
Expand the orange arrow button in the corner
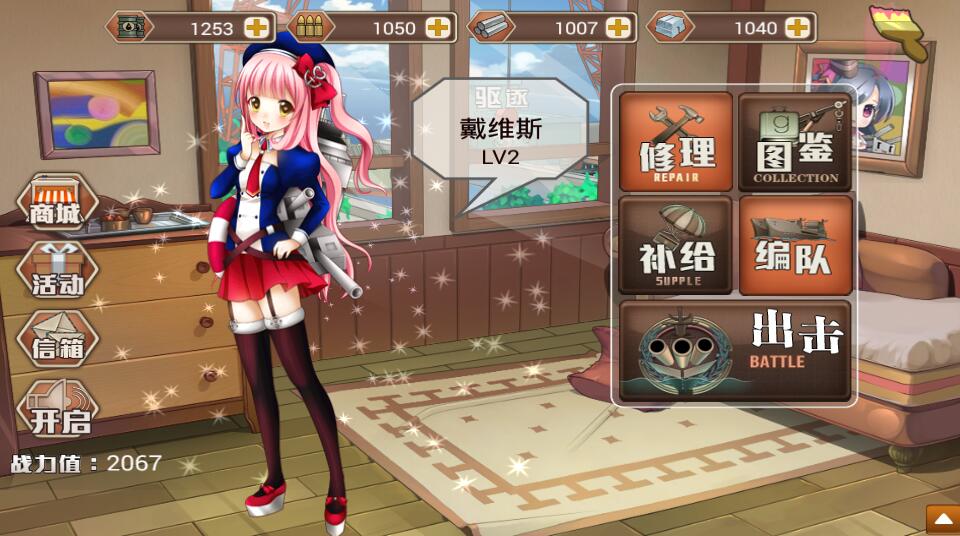click(x=941, y=519)
